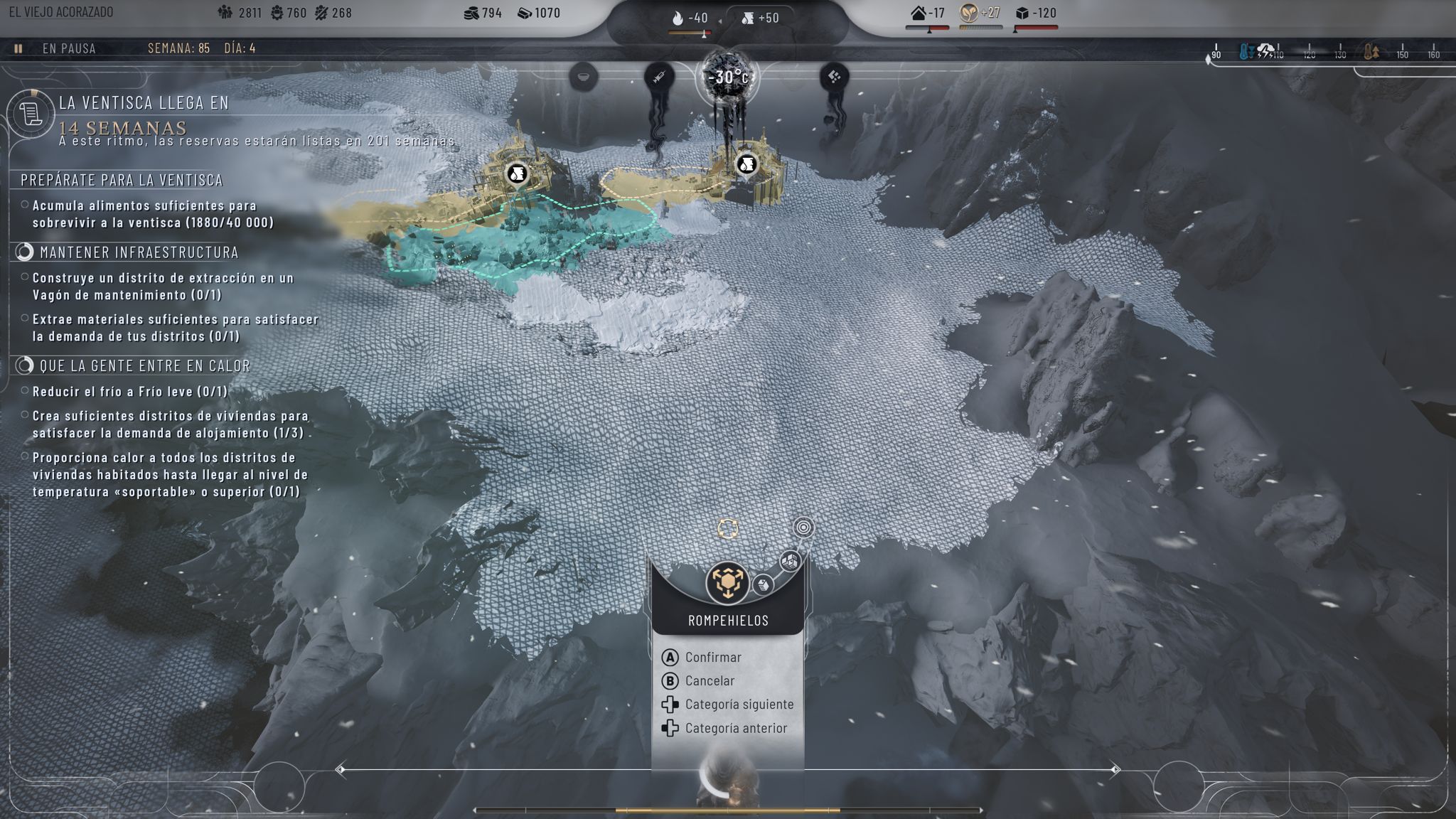The height and width of the screenshot is (819, 1456).
Task: Open the disease syringe problem indicator
Action: point(659,76)
